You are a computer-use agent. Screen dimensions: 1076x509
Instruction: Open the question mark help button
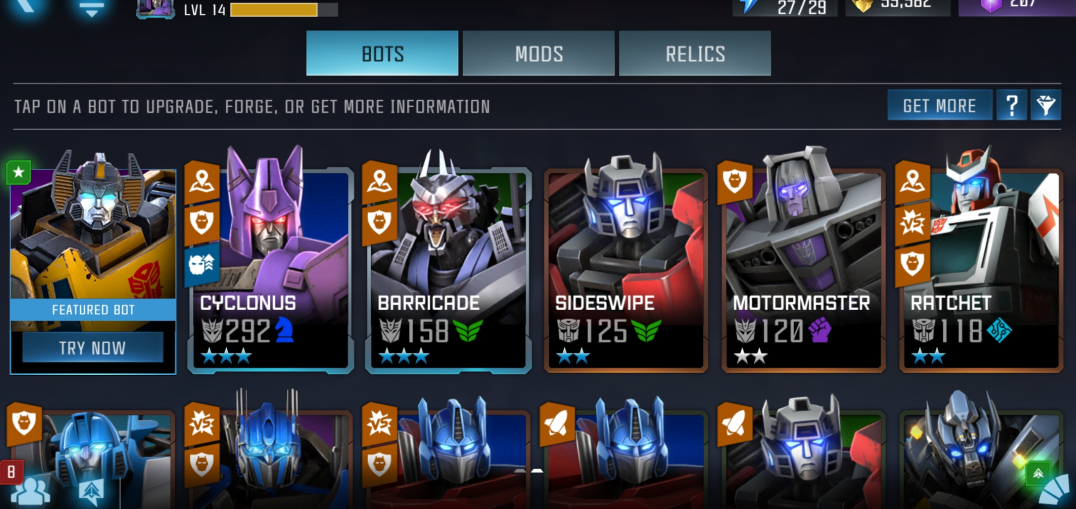point(1011,105)
